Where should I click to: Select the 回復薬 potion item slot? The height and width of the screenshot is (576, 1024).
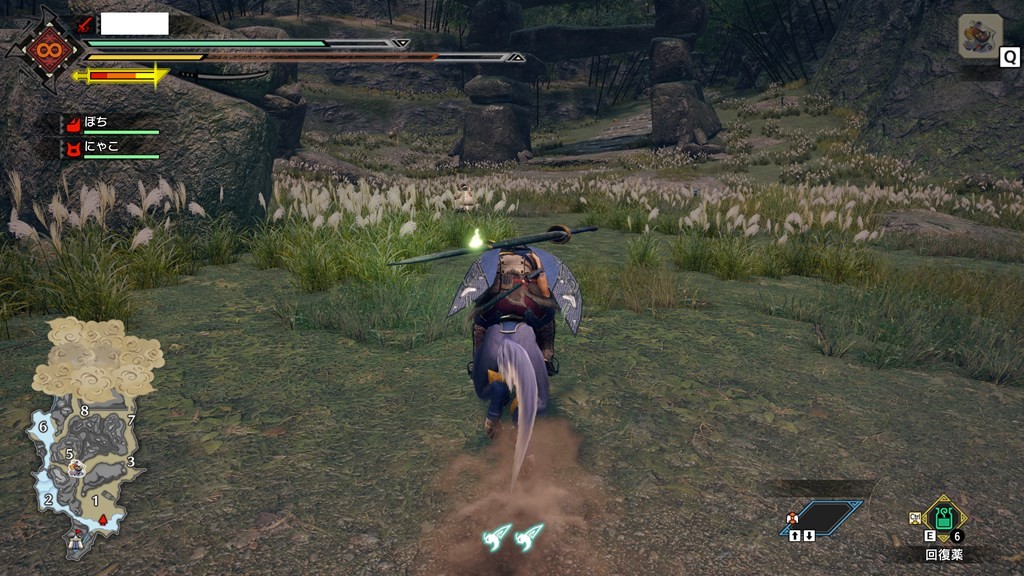click(x=943, y=519)
